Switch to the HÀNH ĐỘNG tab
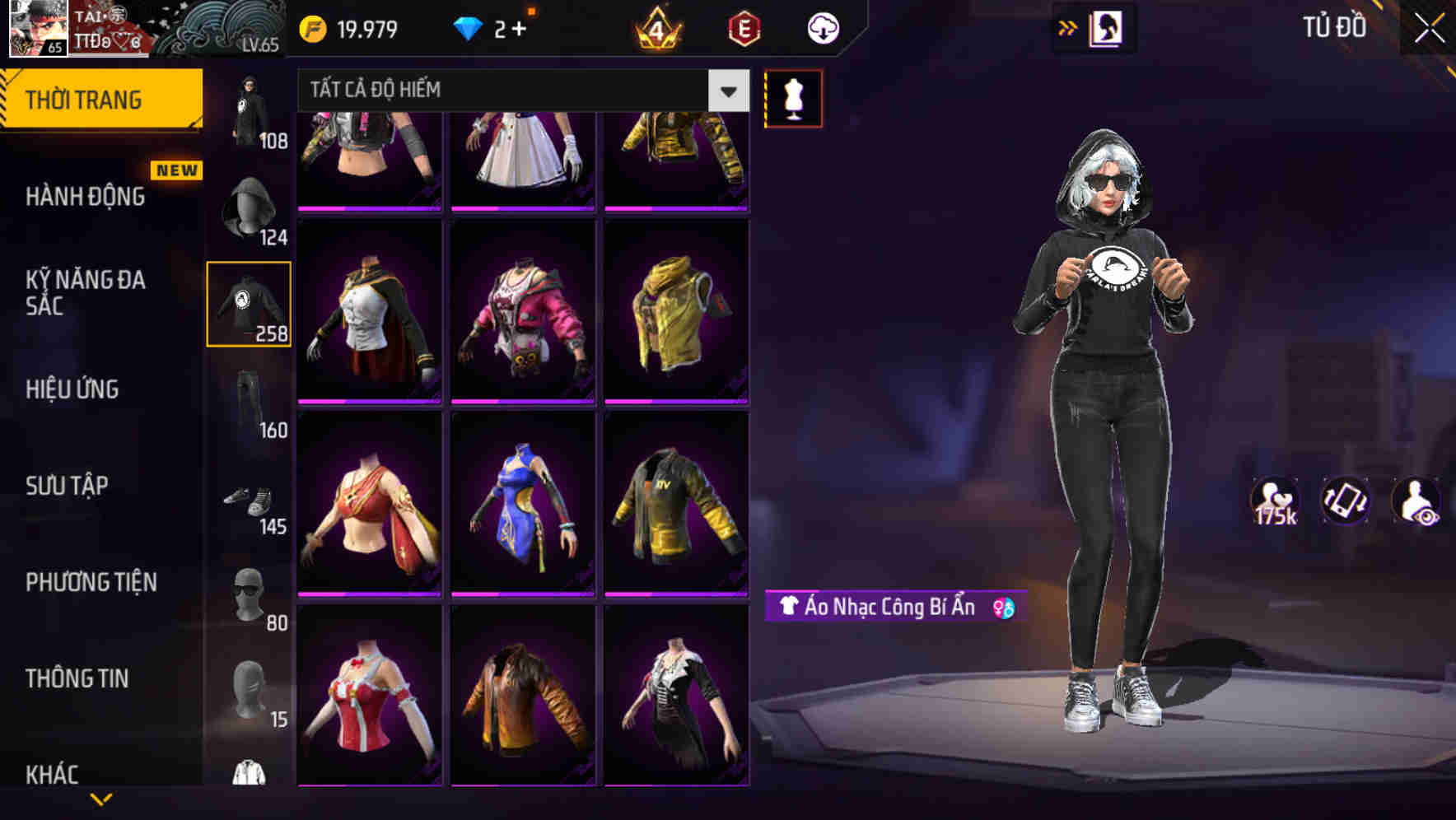This screenshot has width=1456, height=820. tap(85, 196)
